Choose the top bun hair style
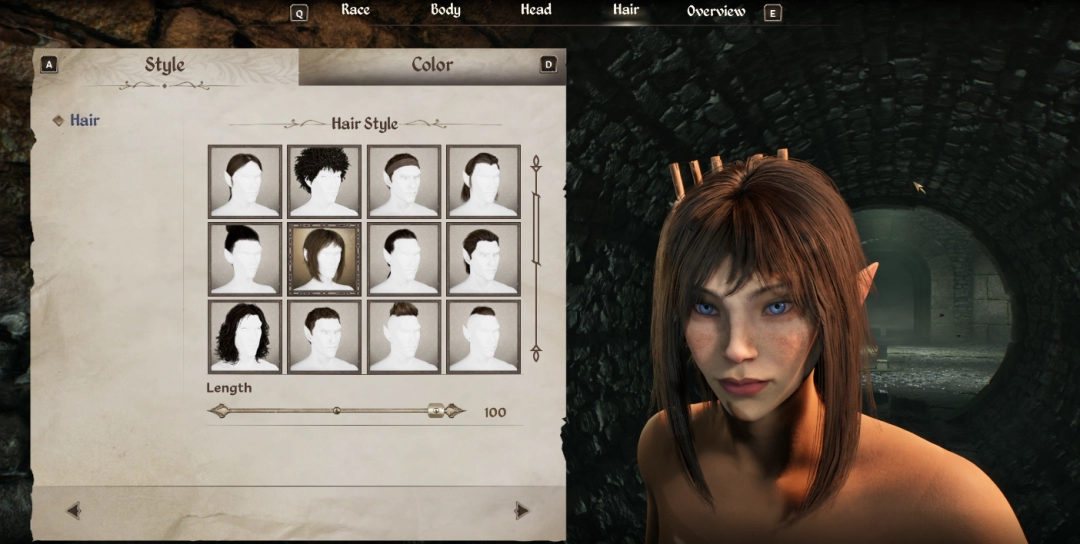The width and height of the screenshot is (1080, 544). [x=245, y=259]
